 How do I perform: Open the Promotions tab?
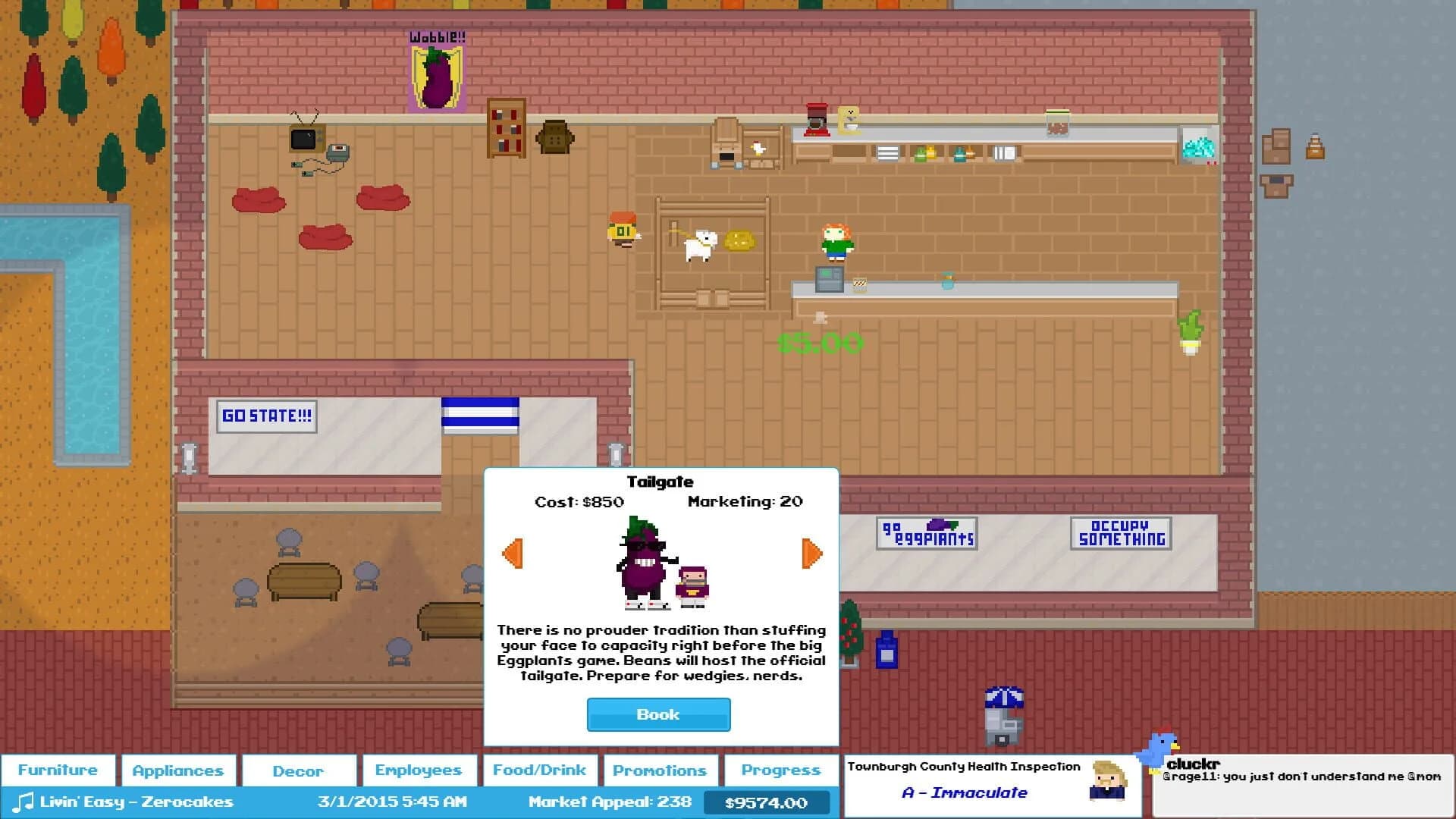[660, 770]
